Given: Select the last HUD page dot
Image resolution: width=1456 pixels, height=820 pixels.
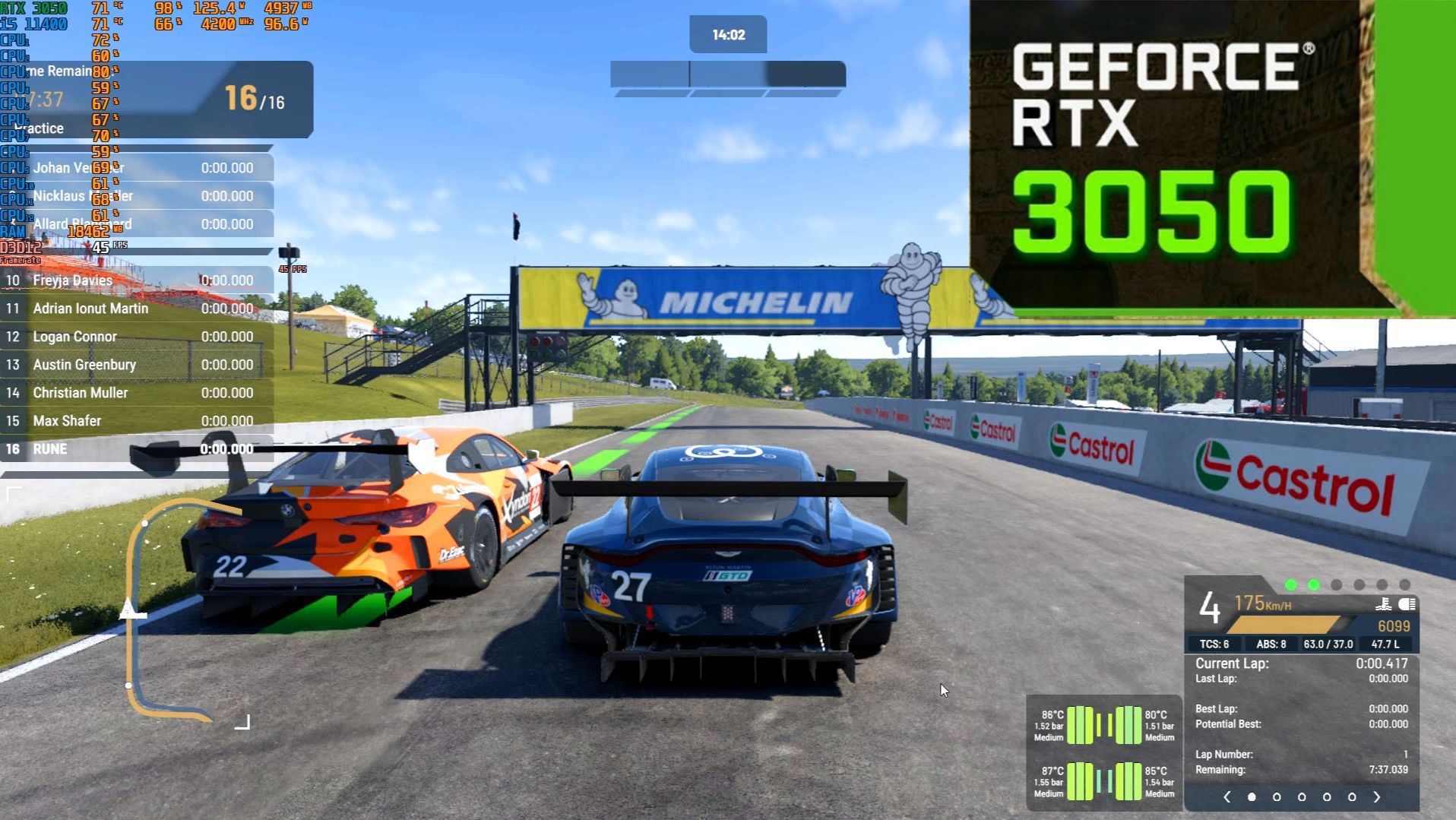Looking at the screenshot, I should (1352, 796).
